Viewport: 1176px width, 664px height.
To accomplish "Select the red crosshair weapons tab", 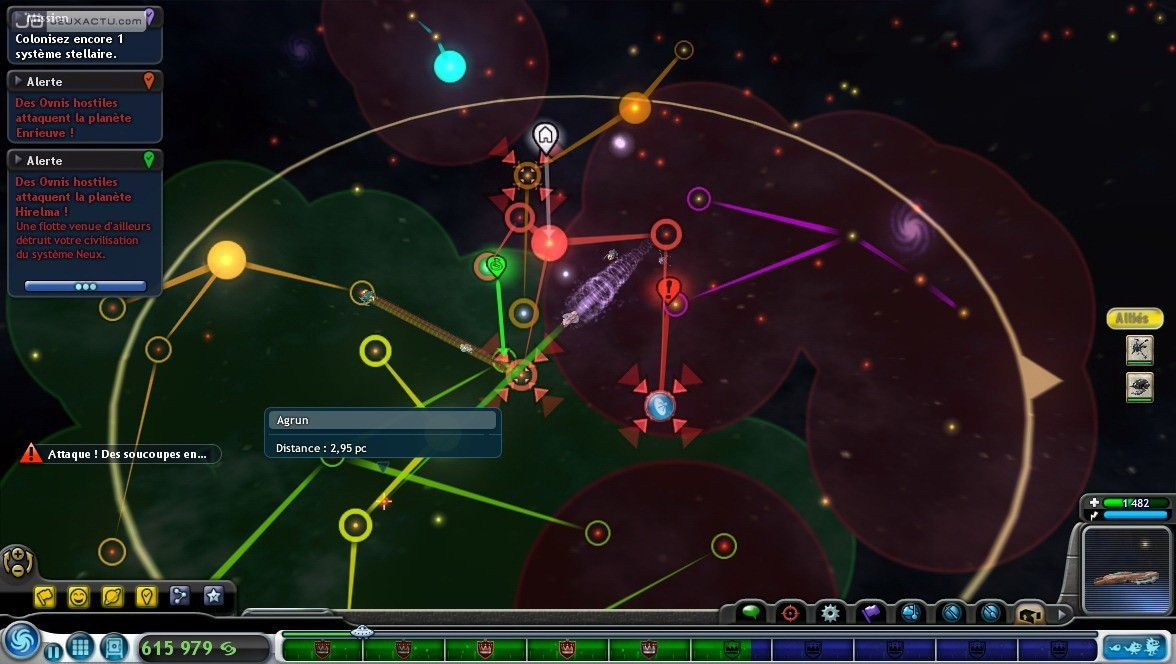I will (790, 612).
